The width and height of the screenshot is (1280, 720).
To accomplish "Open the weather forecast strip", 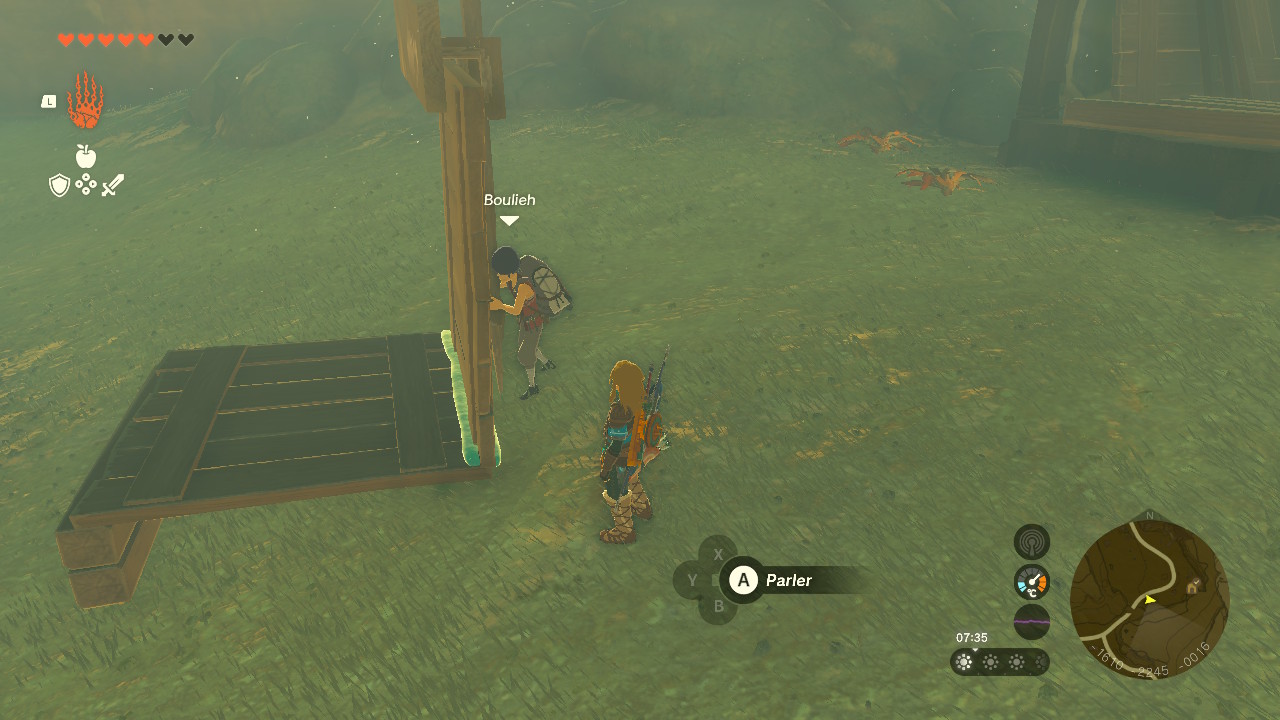I will tap(1000, 662).
